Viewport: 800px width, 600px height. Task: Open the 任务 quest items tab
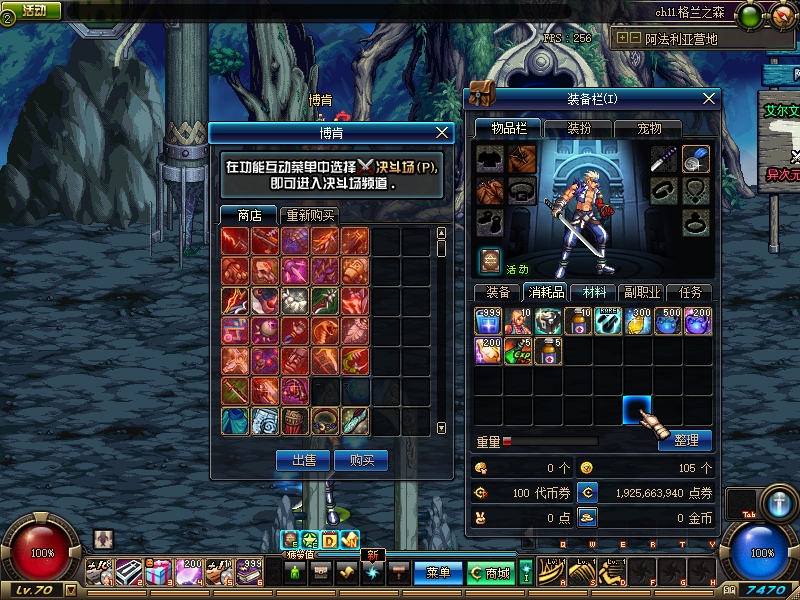pos(689,292)
